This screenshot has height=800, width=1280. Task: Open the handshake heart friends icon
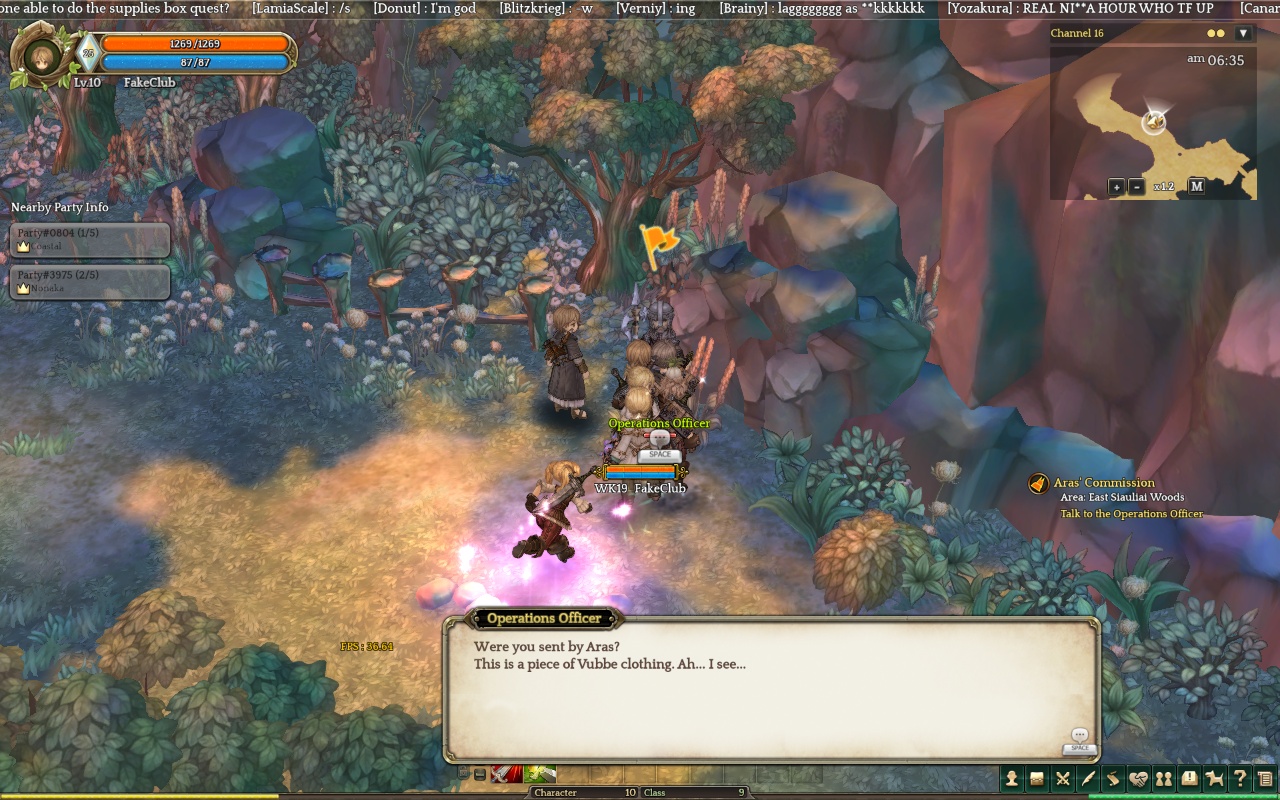pyautogui.click(x=1138, y=778)
